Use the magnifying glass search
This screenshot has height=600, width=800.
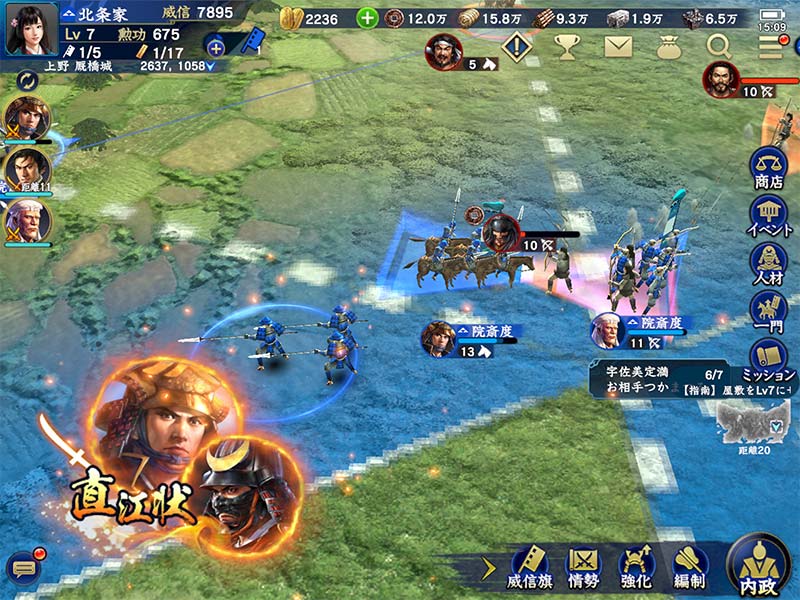pyautogui.click(x=719, y=46)
